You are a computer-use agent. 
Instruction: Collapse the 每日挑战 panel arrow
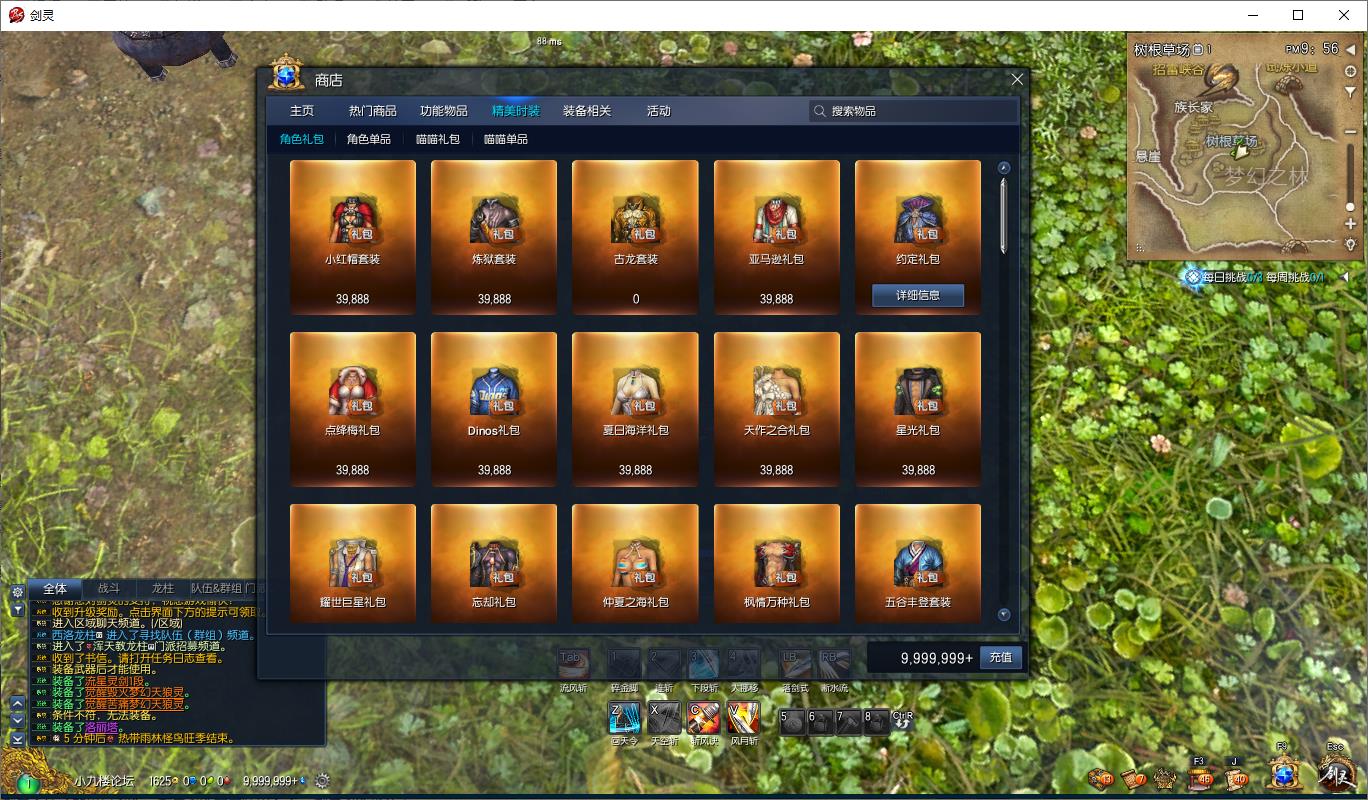[1343, 278]
